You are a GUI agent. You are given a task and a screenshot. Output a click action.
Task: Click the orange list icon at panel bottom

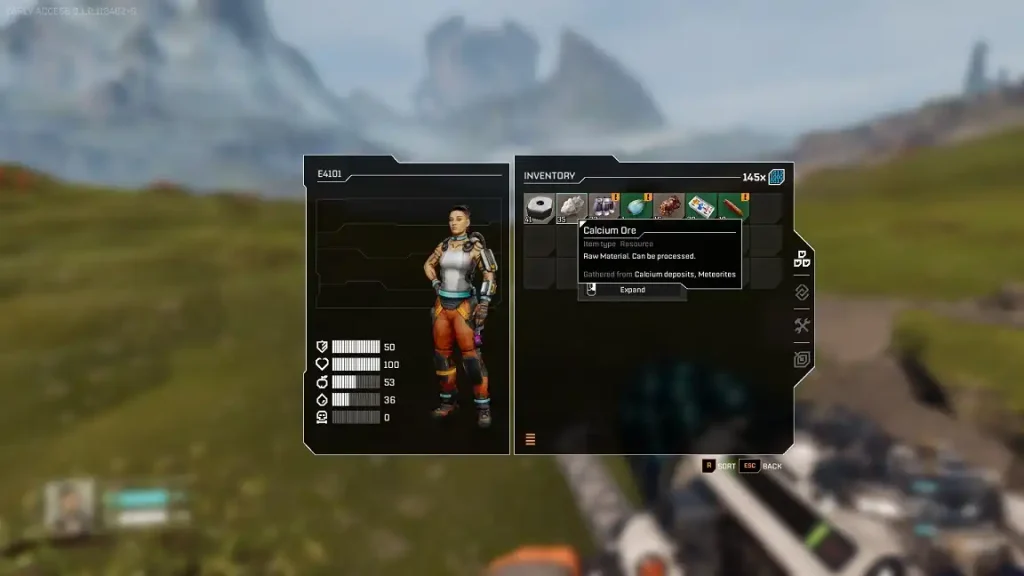tap(530, 439)
